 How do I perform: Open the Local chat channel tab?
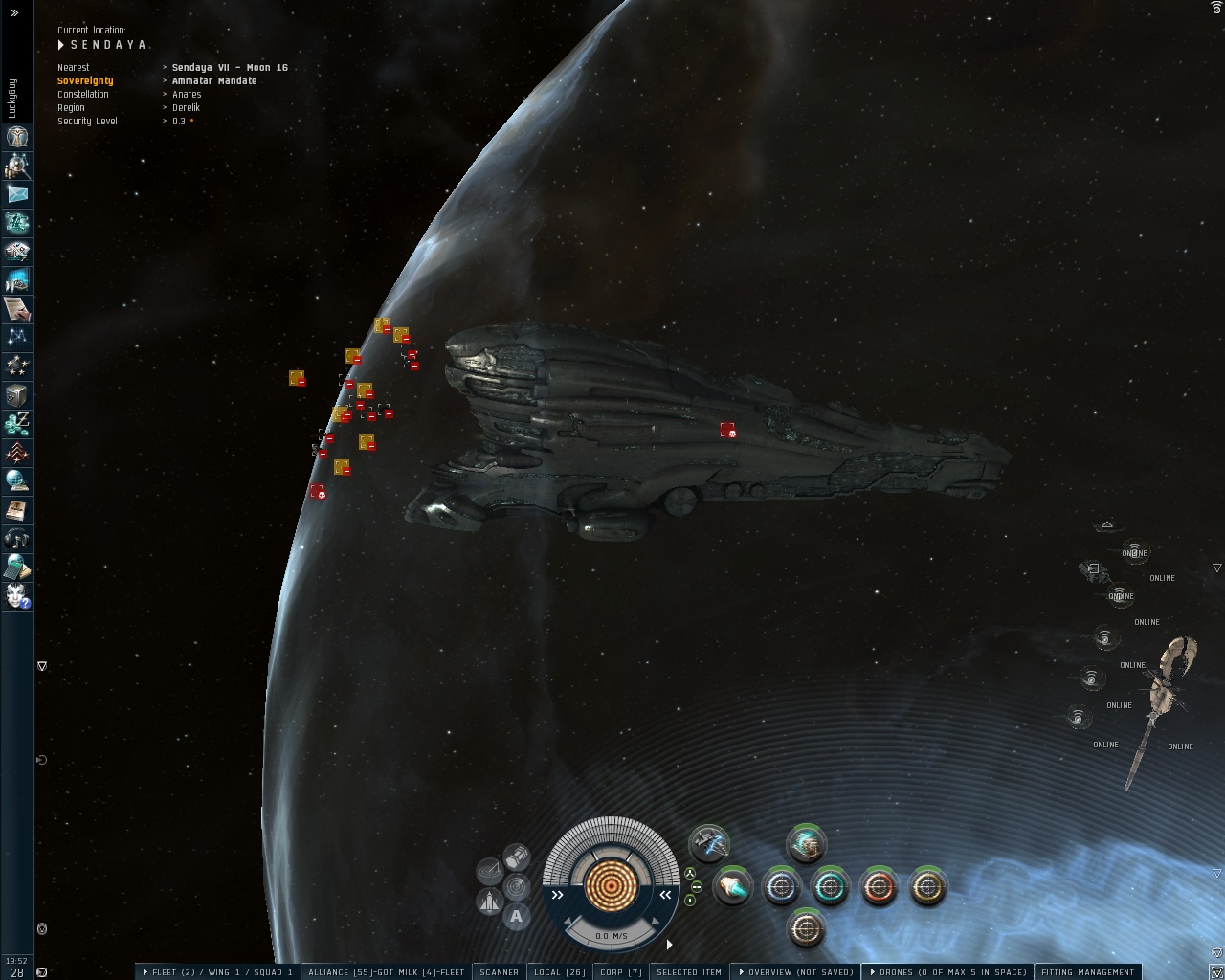pos(559,971)
